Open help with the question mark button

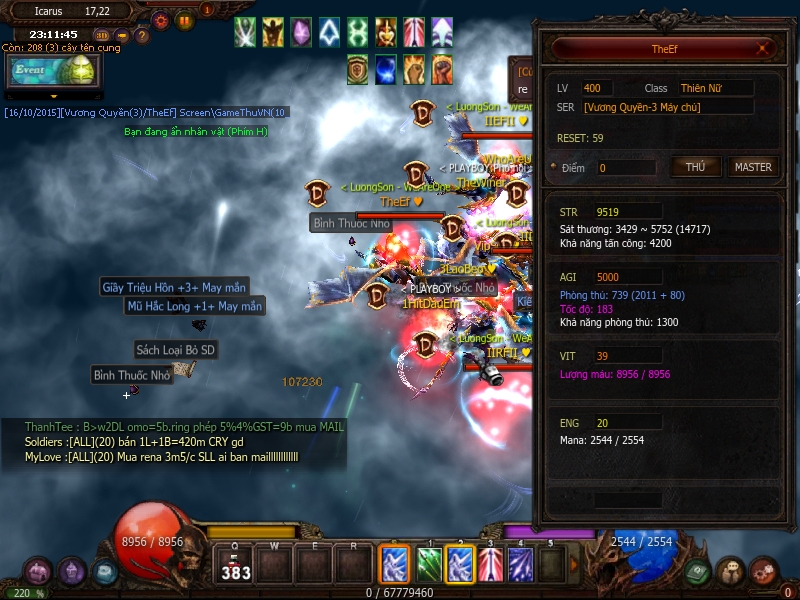pyautogui.click(x=142, y=36)
